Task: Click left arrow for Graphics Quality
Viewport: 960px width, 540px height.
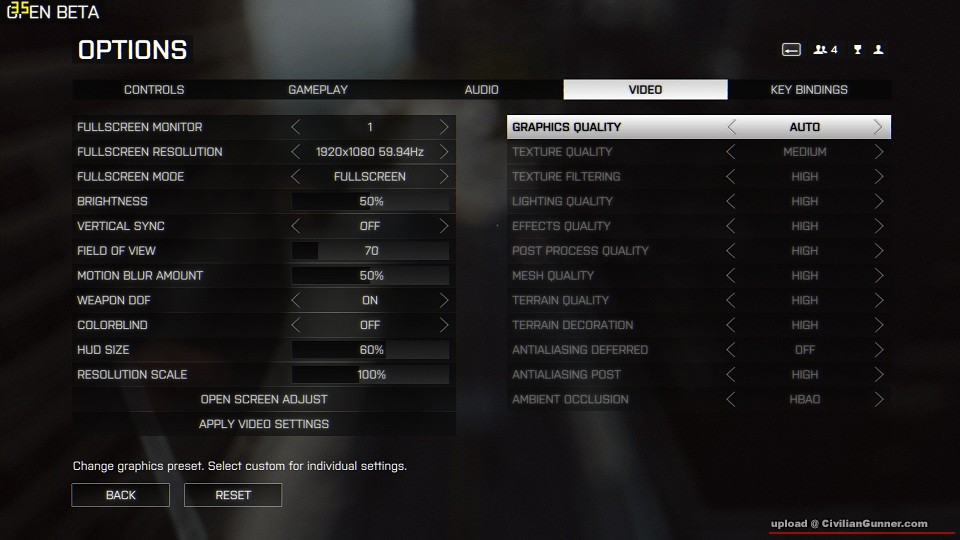Action: pyautogui.click(x=731, y=127)
